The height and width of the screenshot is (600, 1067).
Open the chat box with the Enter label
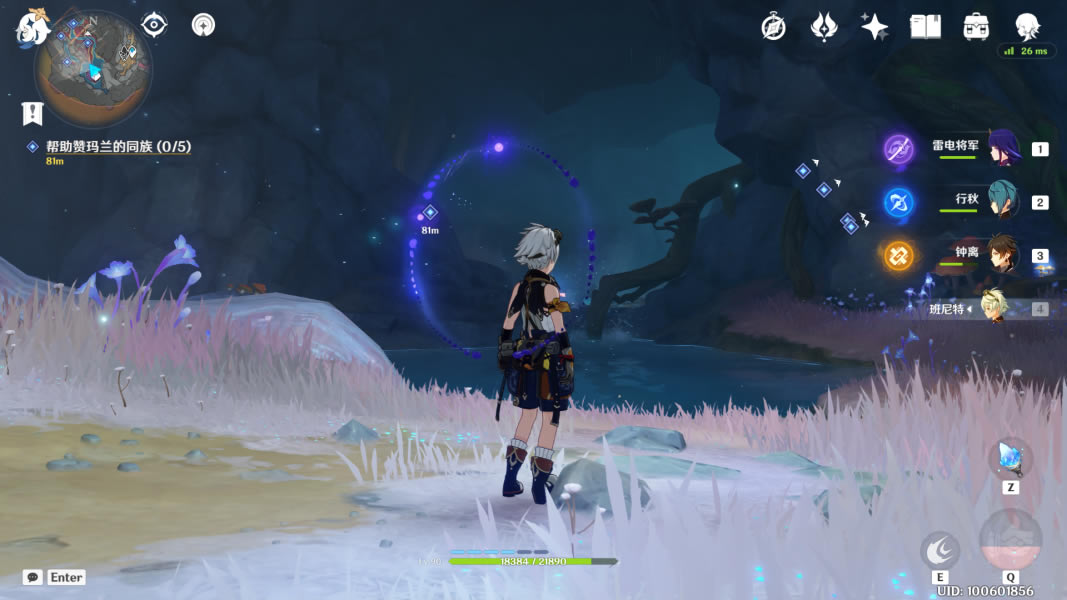point(55,577)
